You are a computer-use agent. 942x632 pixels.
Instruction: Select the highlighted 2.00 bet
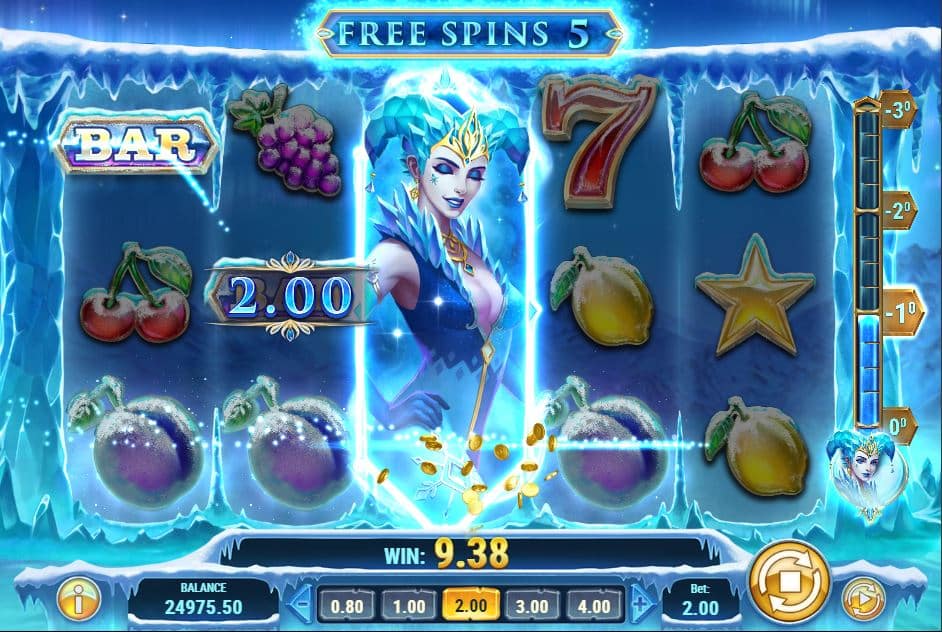pos(471,604)
